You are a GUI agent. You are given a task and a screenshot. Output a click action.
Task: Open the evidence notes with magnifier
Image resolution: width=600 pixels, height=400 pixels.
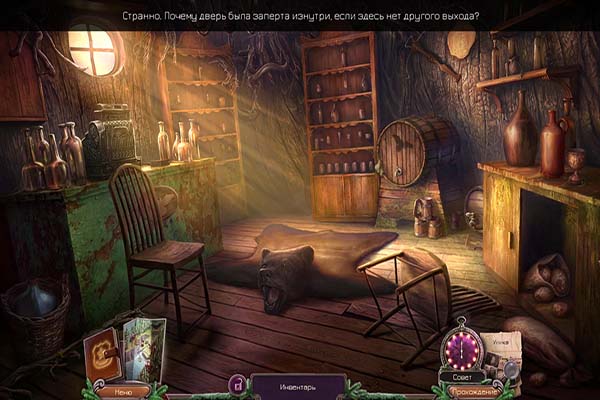[x=501, y=354]
